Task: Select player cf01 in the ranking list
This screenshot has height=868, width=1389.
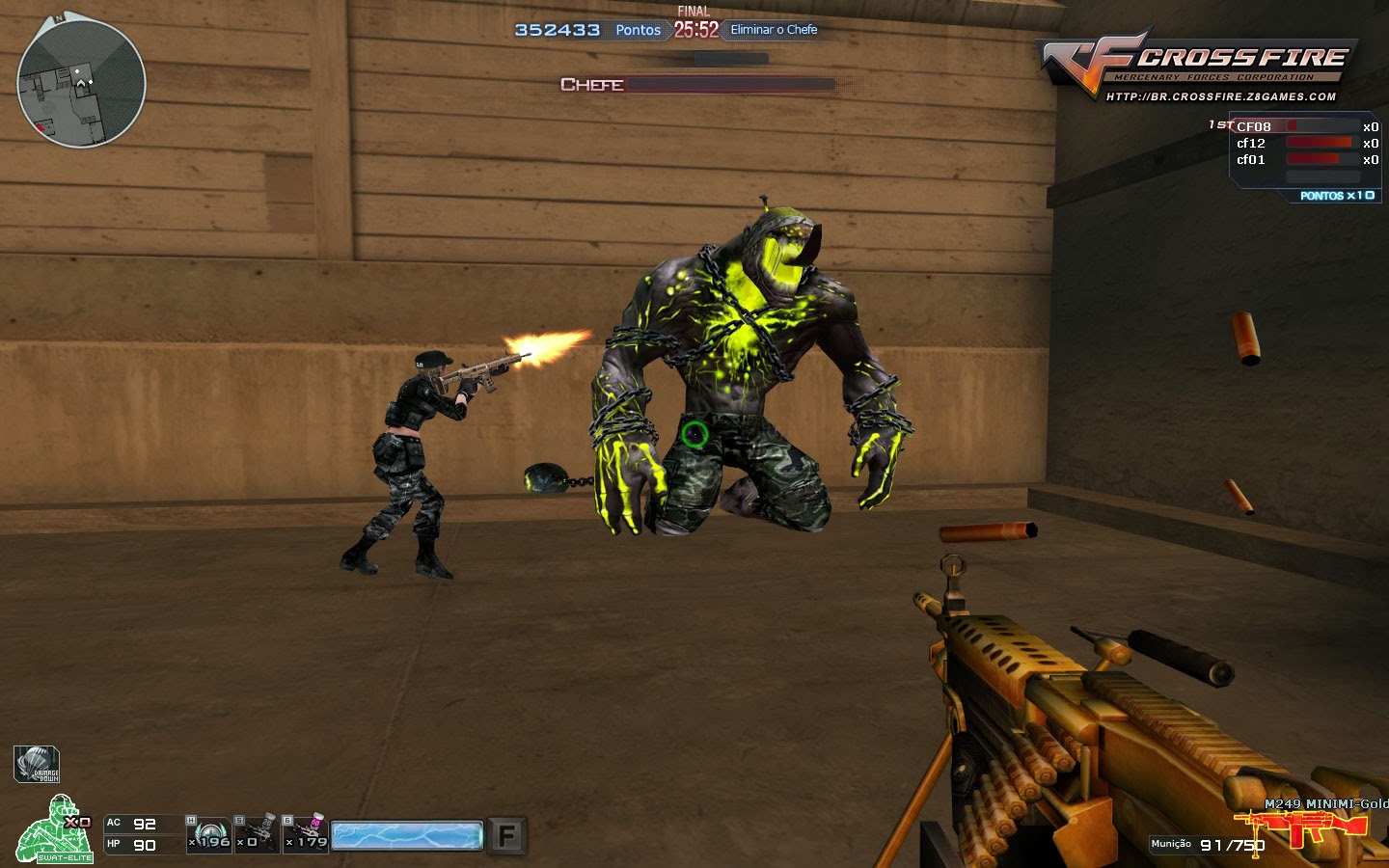Action: pos(1249,159)
